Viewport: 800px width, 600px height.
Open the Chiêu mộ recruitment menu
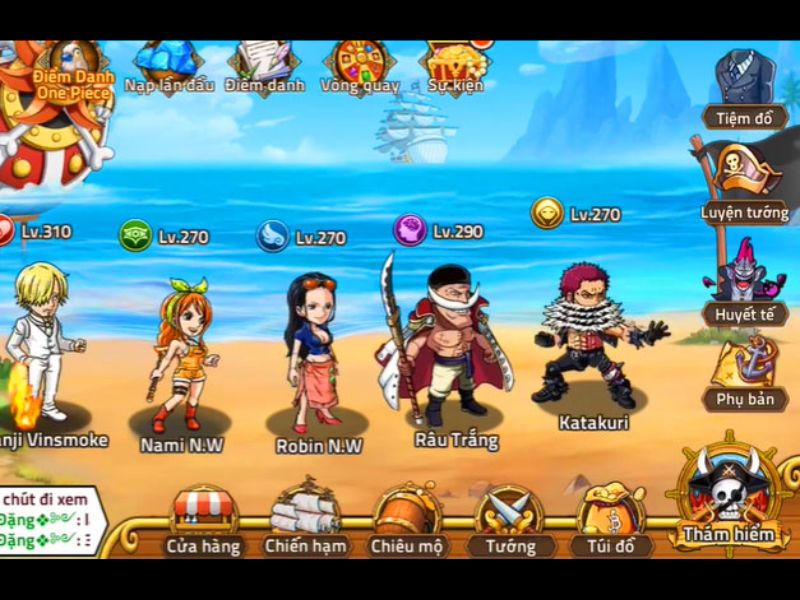(407, 520)
